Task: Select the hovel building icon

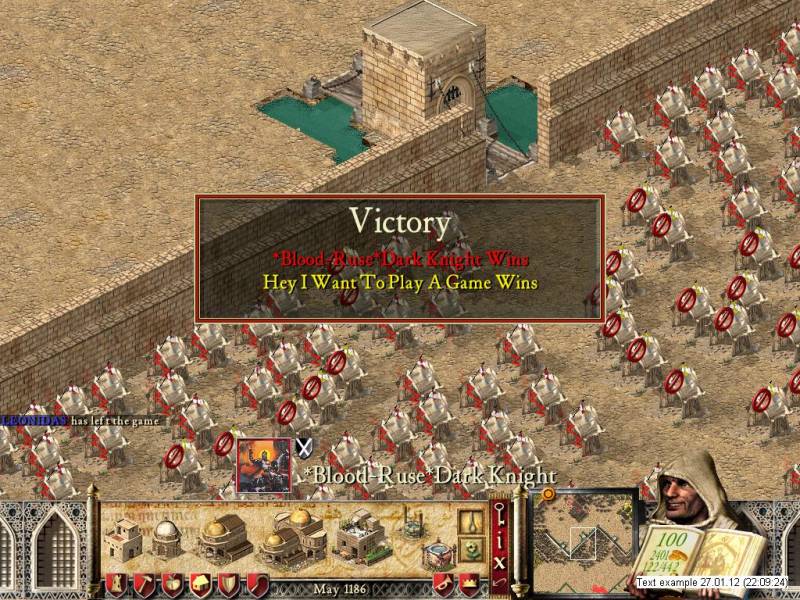Action: click(x=125, y=539)
